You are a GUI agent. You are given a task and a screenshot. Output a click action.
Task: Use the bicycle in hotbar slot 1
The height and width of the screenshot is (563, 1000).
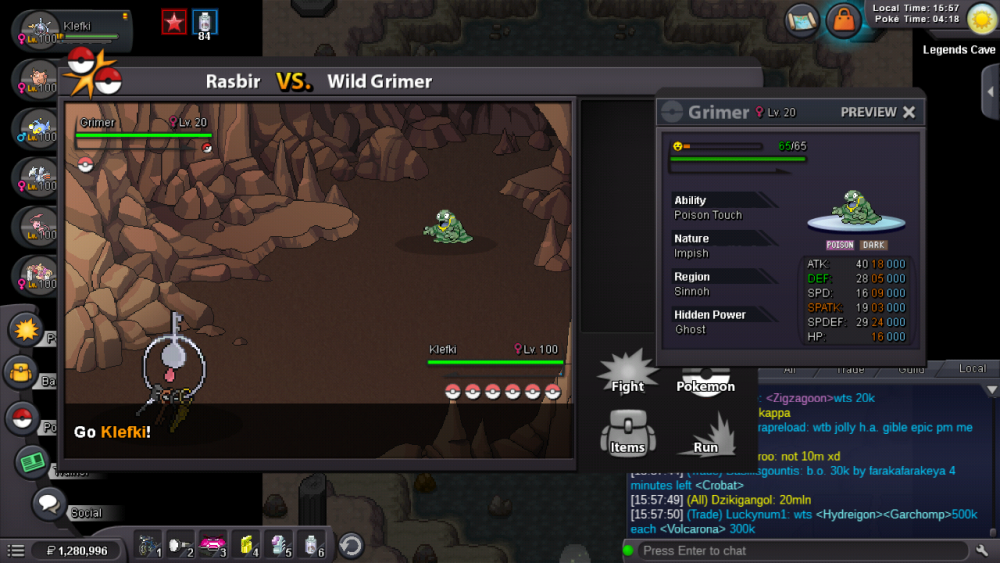pyautogui.click(x=148, y=546)
